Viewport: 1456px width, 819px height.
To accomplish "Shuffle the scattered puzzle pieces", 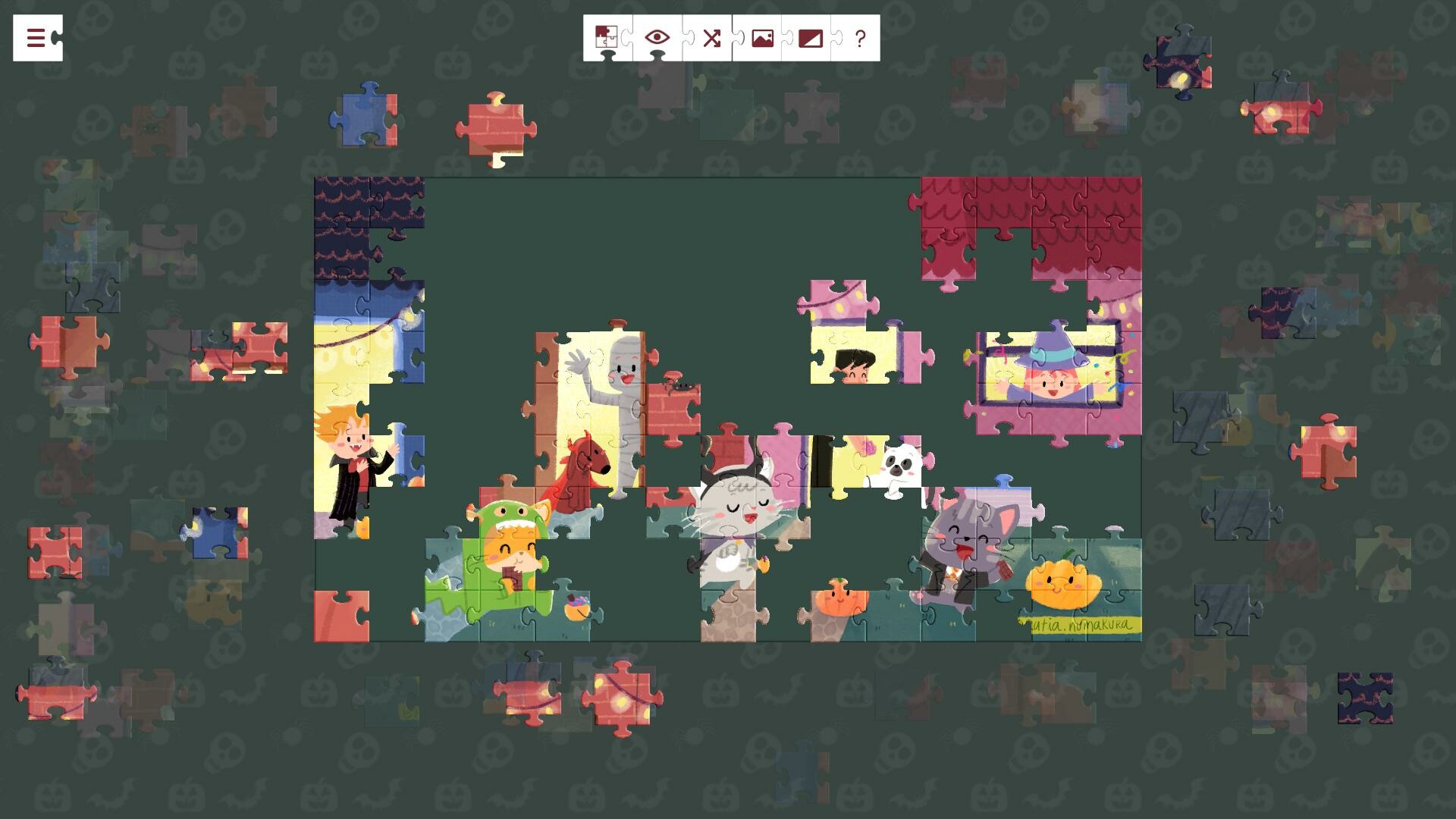I will point(711,36).
